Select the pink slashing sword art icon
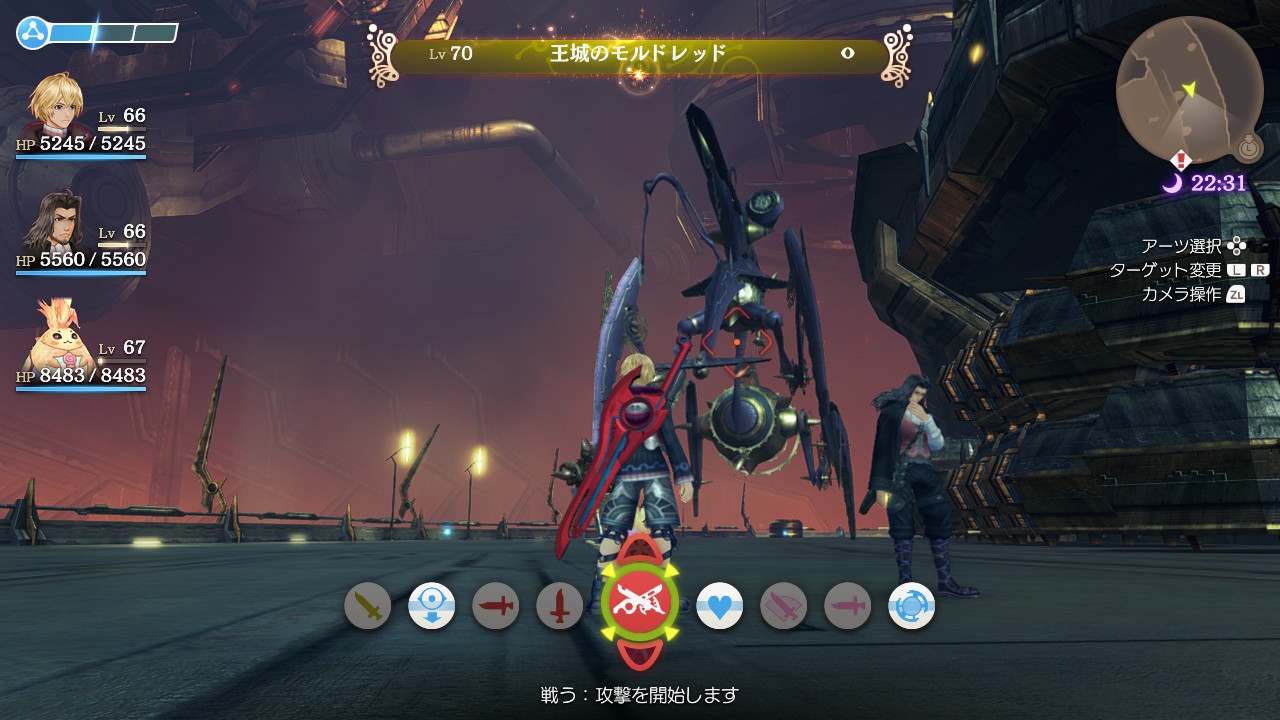1280x720 pixels. pos(785,606)
